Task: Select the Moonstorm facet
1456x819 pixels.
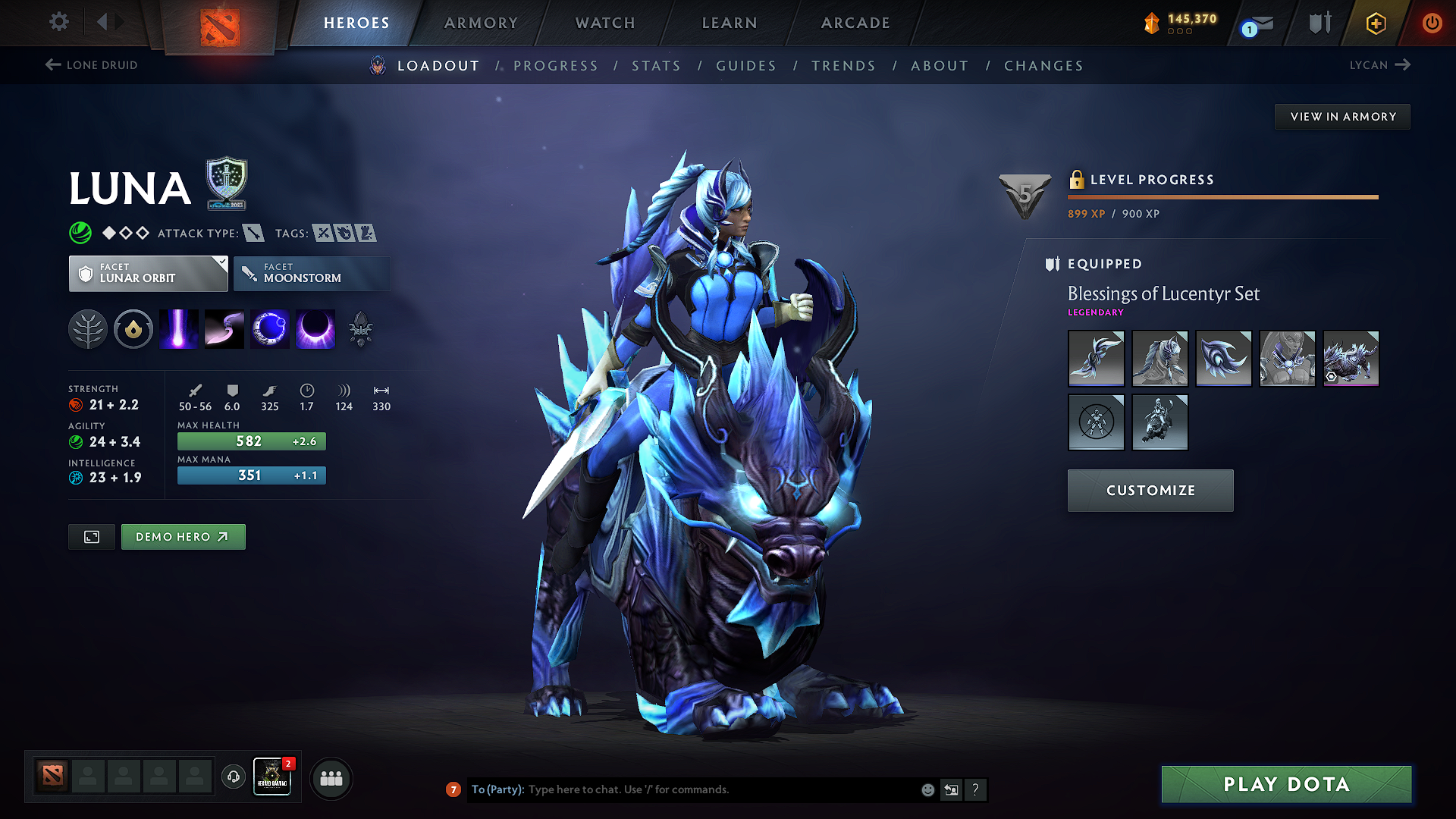Action: [x=312, y=273]
